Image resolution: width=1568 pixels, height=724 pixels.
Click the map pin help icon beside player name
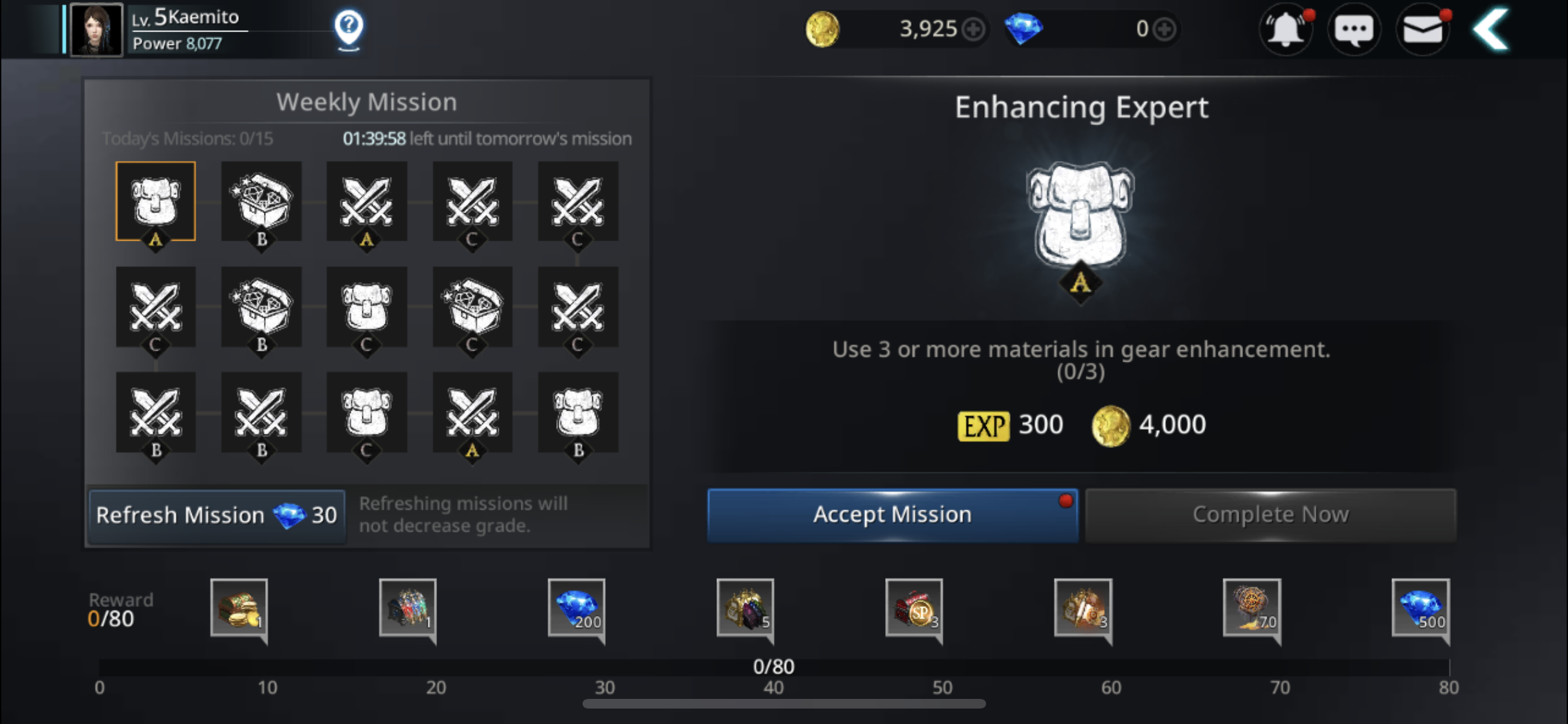pyautogui.click(x=348, y=28)
